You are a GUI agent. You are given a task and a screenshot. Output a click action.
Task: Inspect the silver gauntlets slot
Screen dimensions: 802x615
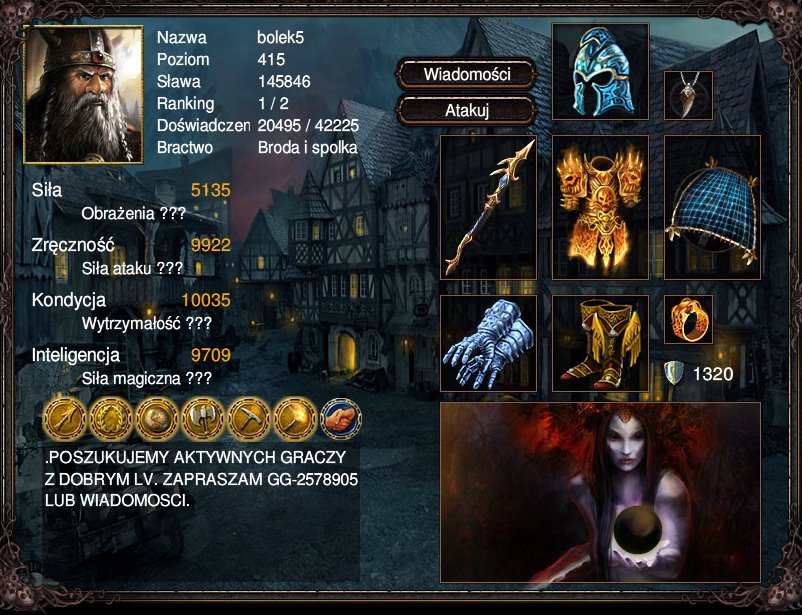click(x=488, y=343)
